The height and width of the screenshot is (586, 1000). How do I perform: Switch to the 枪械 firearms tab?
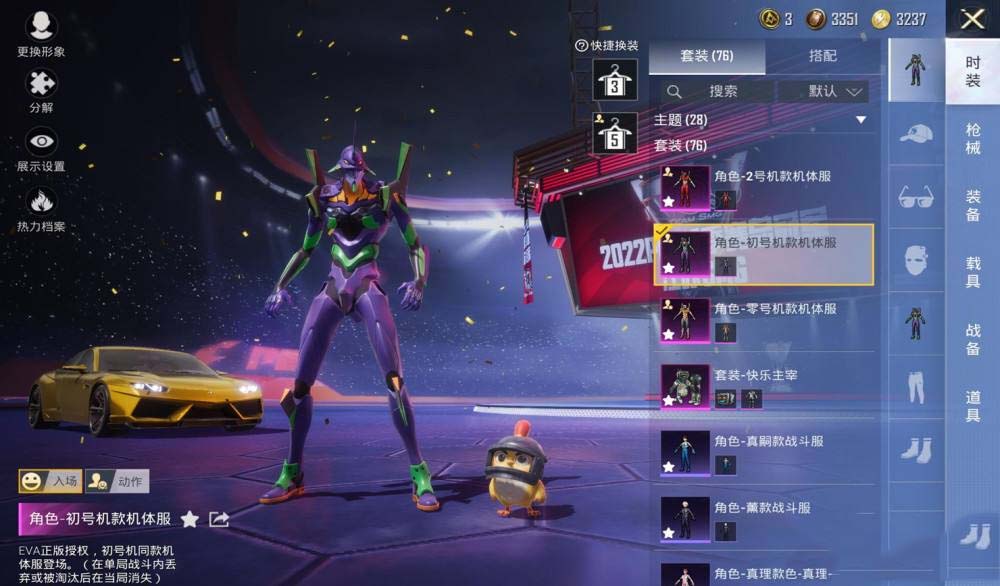[x=973, y=138]
